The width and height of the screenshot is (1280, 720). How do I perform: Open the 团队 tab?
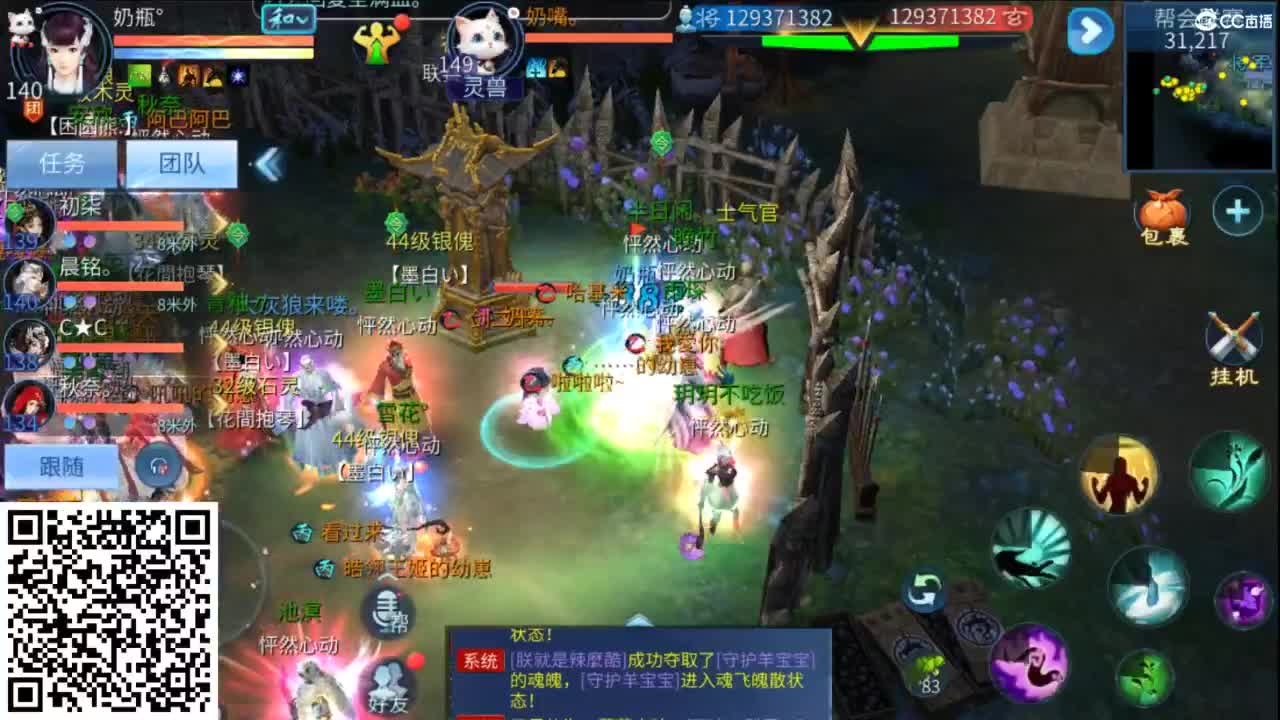pos(183,163)
